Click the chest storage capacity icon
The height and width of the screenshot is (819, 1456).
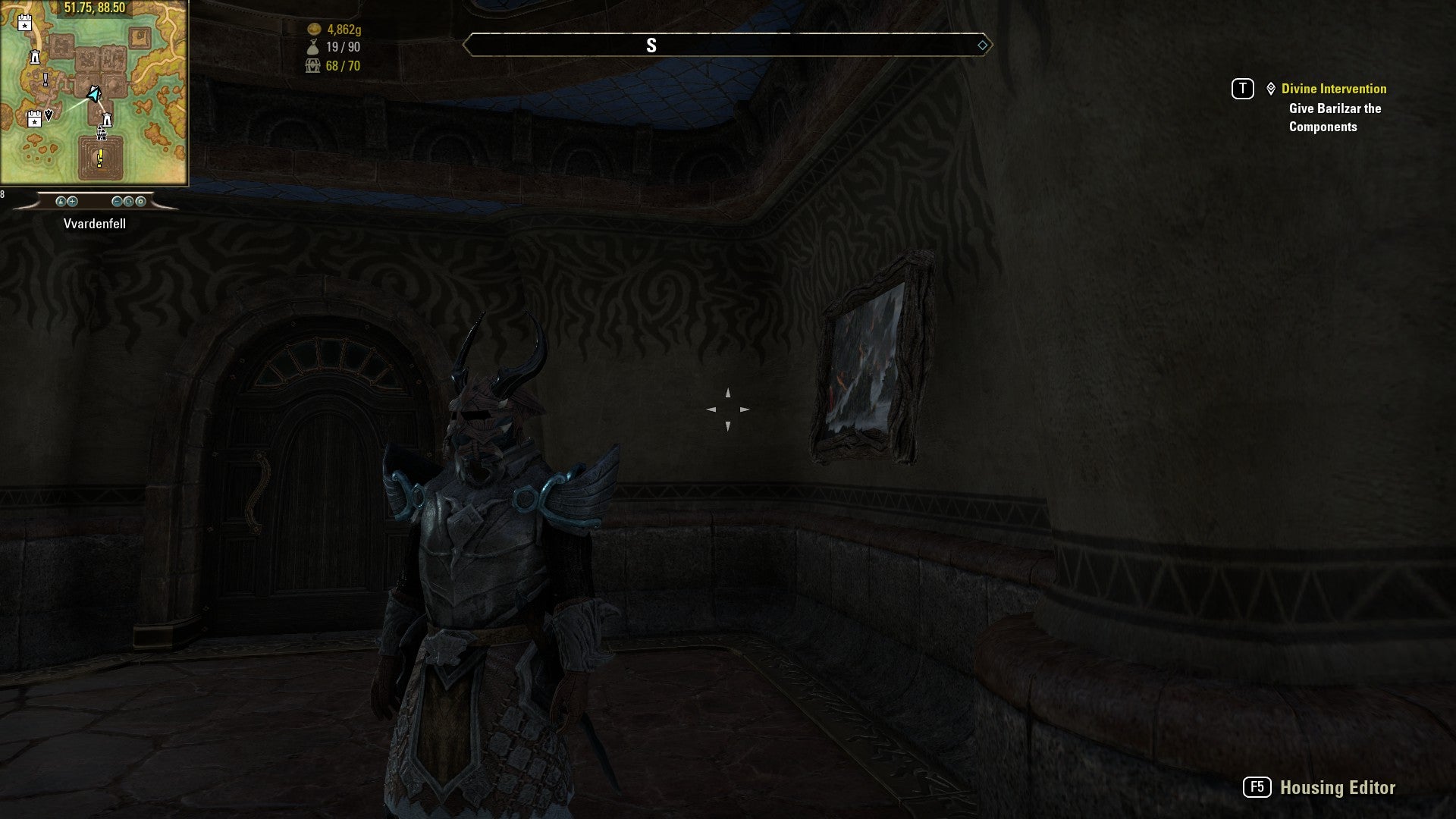[x=312, y=66]
